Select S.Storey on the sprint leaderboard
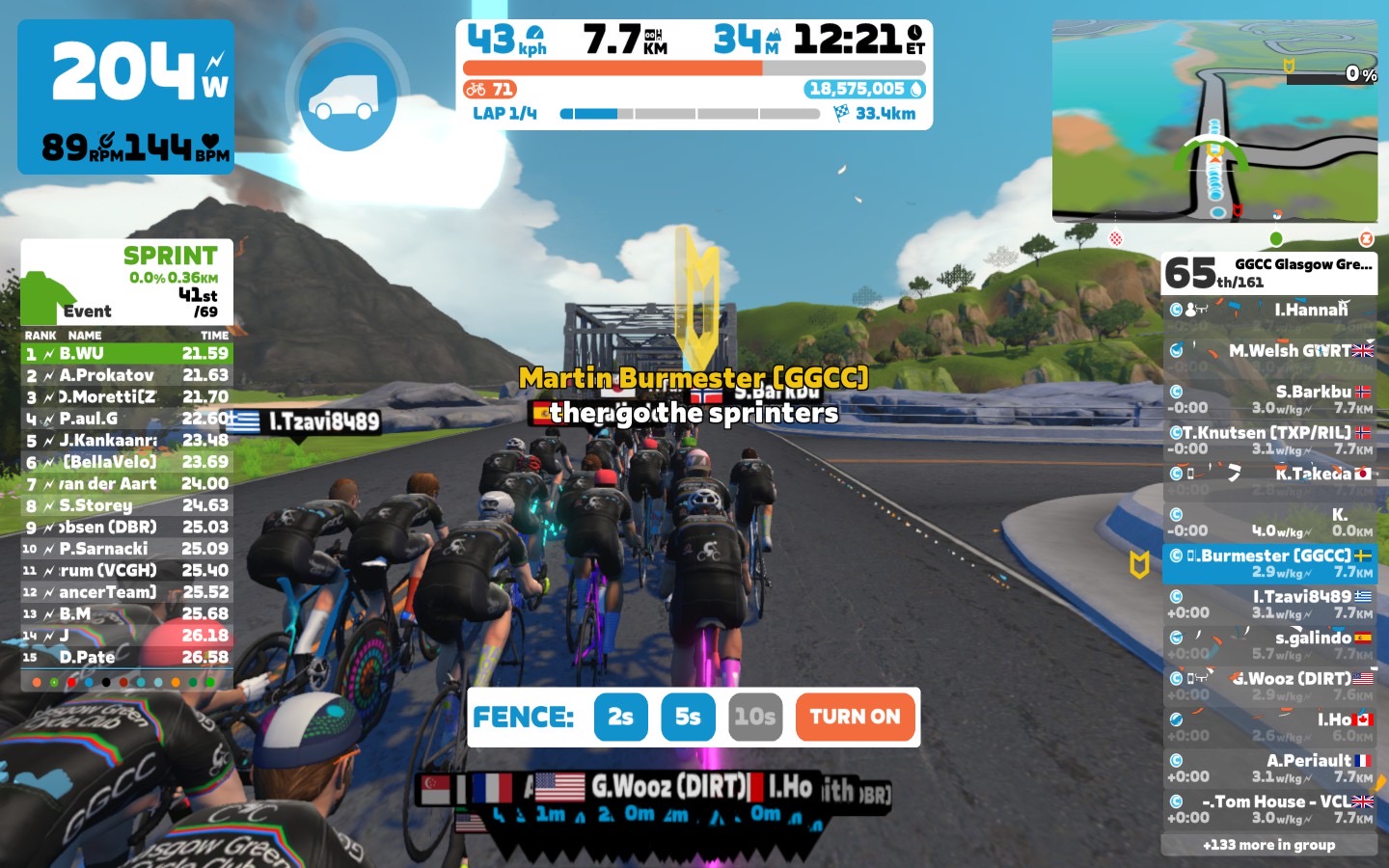The height and width of the screenshot is (868, 1389). pos(126,505)
